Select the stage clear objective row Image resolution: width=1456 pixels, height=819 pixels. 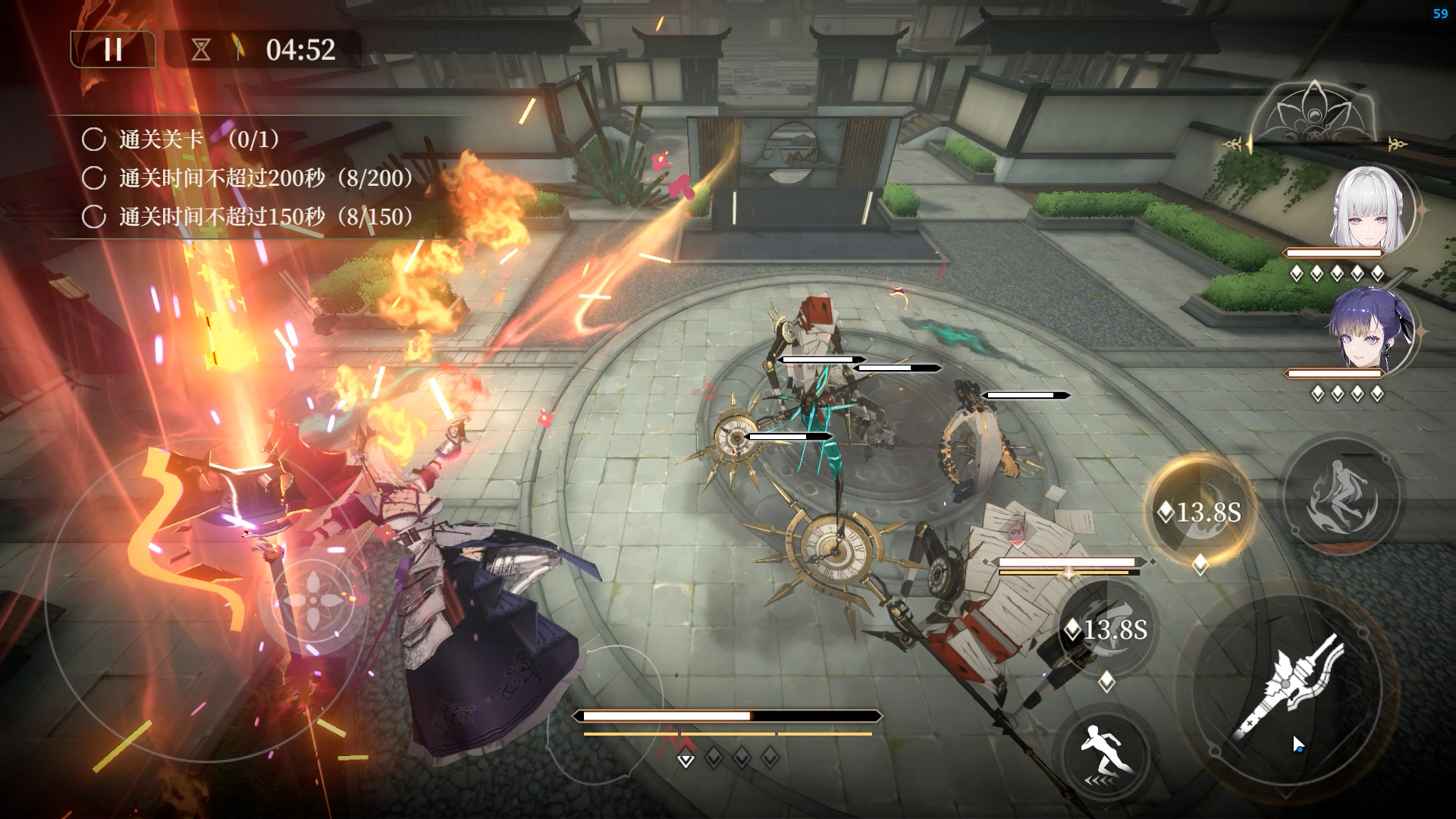point(182,140)
